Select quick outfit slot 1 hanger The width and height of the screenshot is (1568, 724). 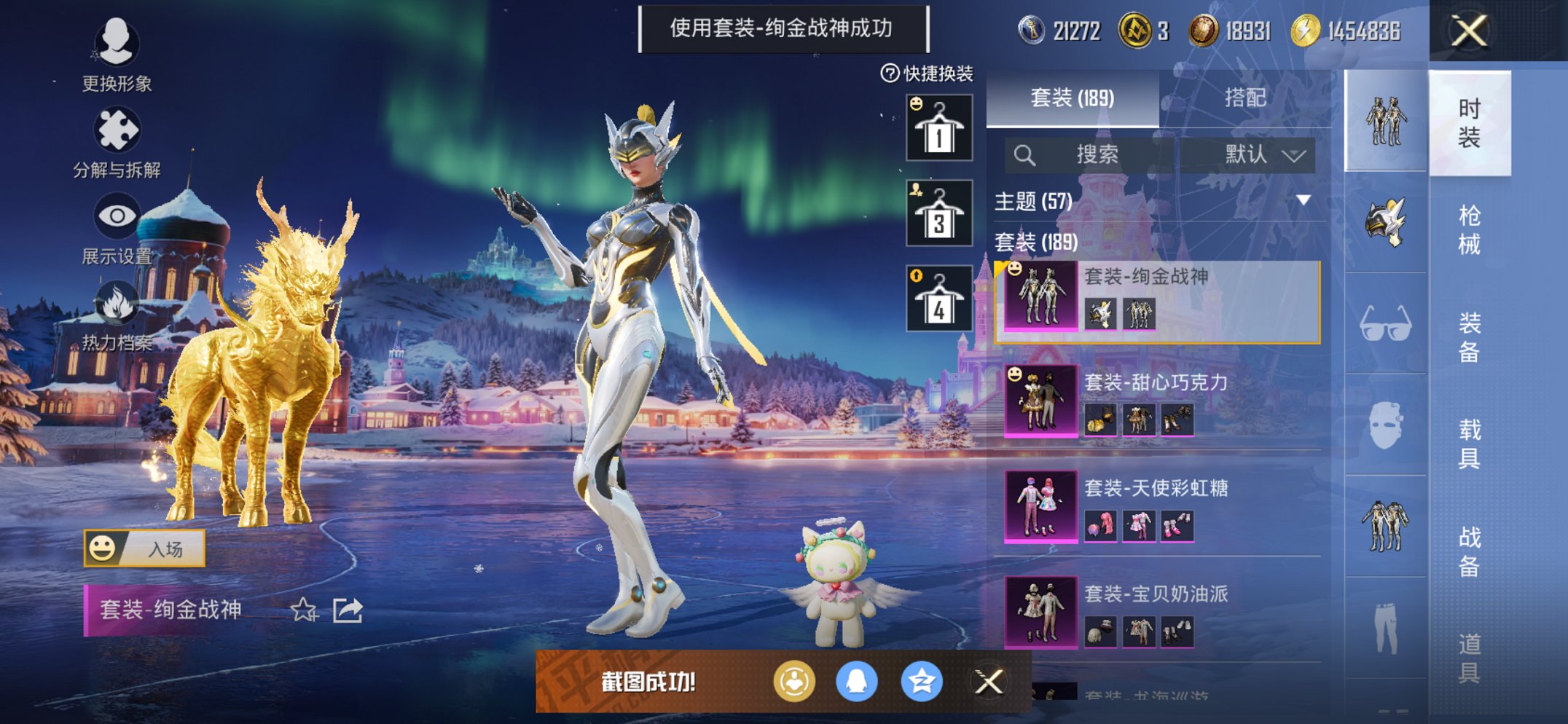[938, 128]
